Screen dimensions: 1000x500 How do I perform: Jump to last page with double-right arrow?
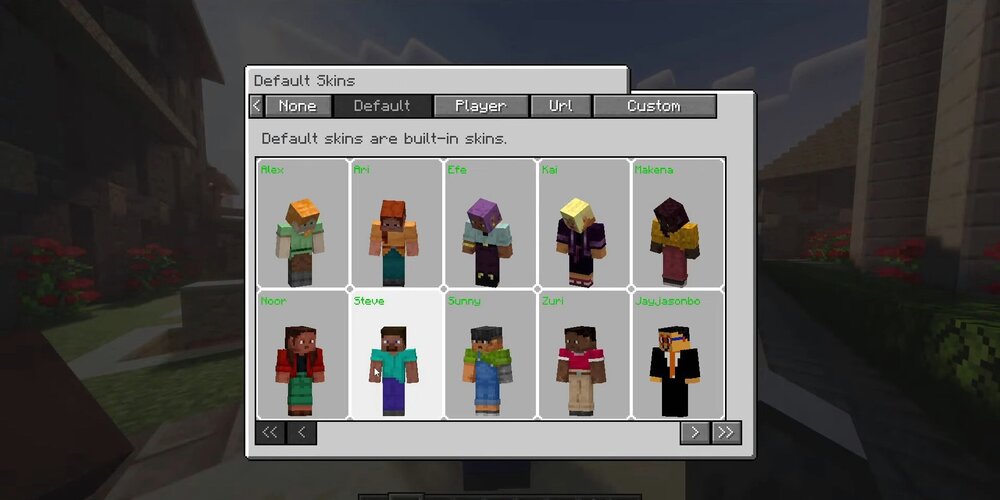pos(726,432)
